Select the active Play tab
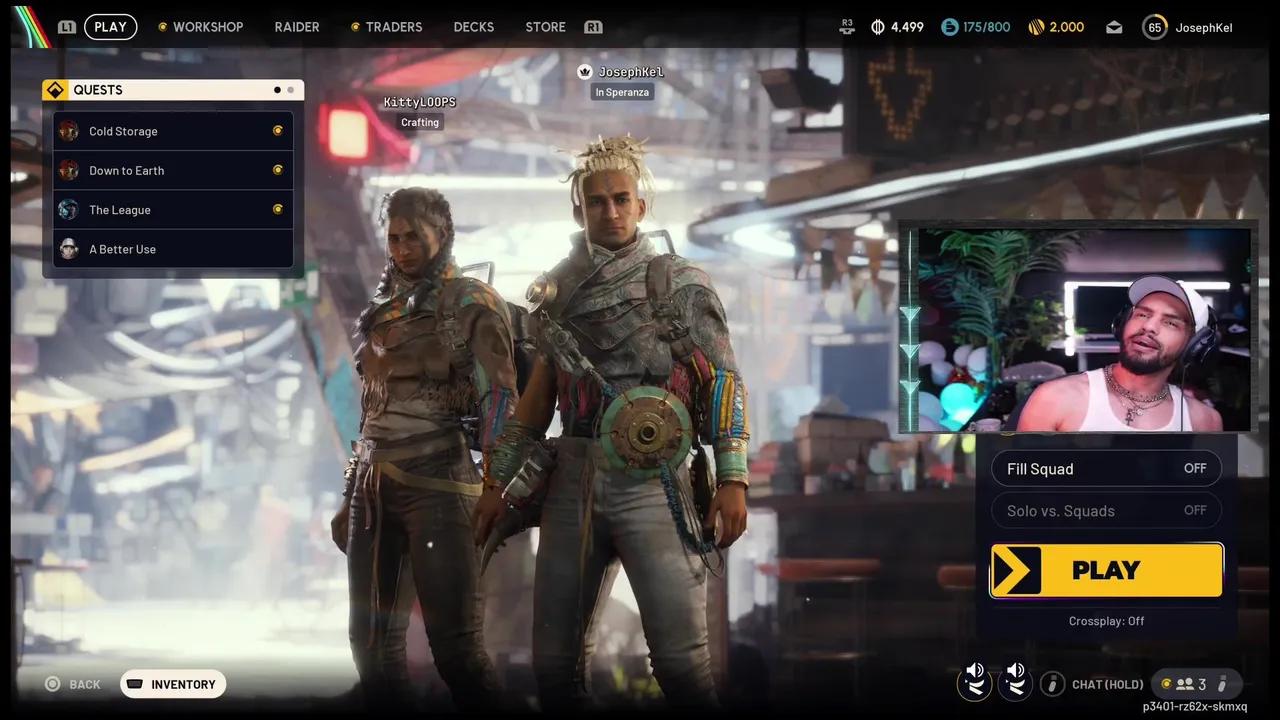Image resolution: width=1280 pixels, height=720 pixels. coord(110,27)
